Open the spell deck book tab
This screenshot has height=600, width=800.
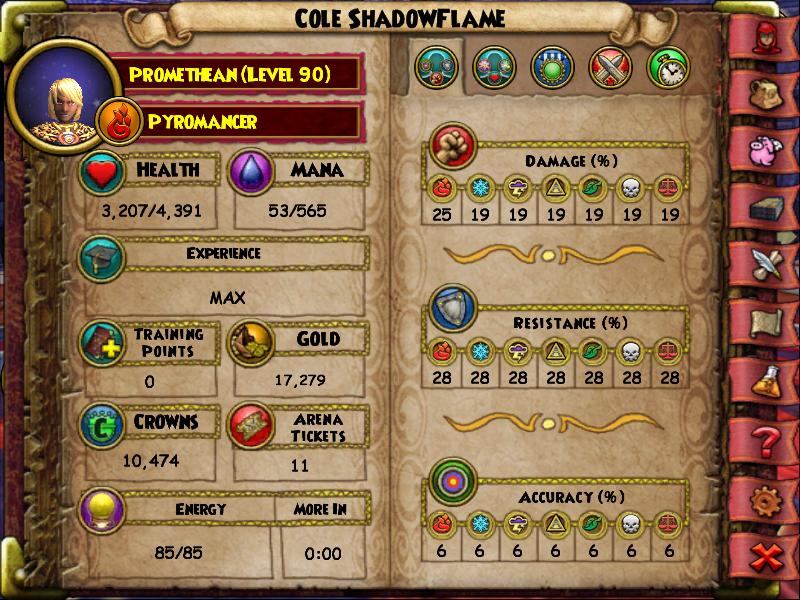pyautogui.click(x=766, y=205)
